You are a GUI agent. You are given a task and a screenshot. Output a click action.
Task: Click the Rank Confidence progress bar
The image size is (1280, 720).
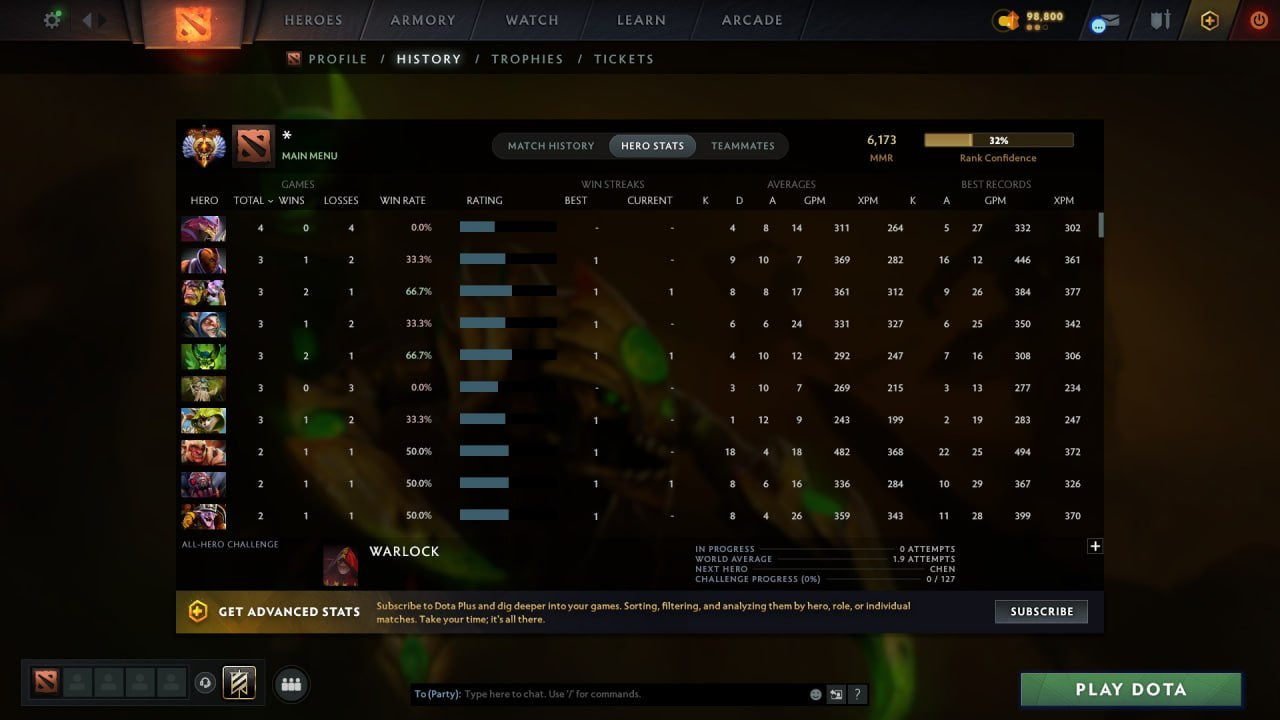tap(998, 140)
